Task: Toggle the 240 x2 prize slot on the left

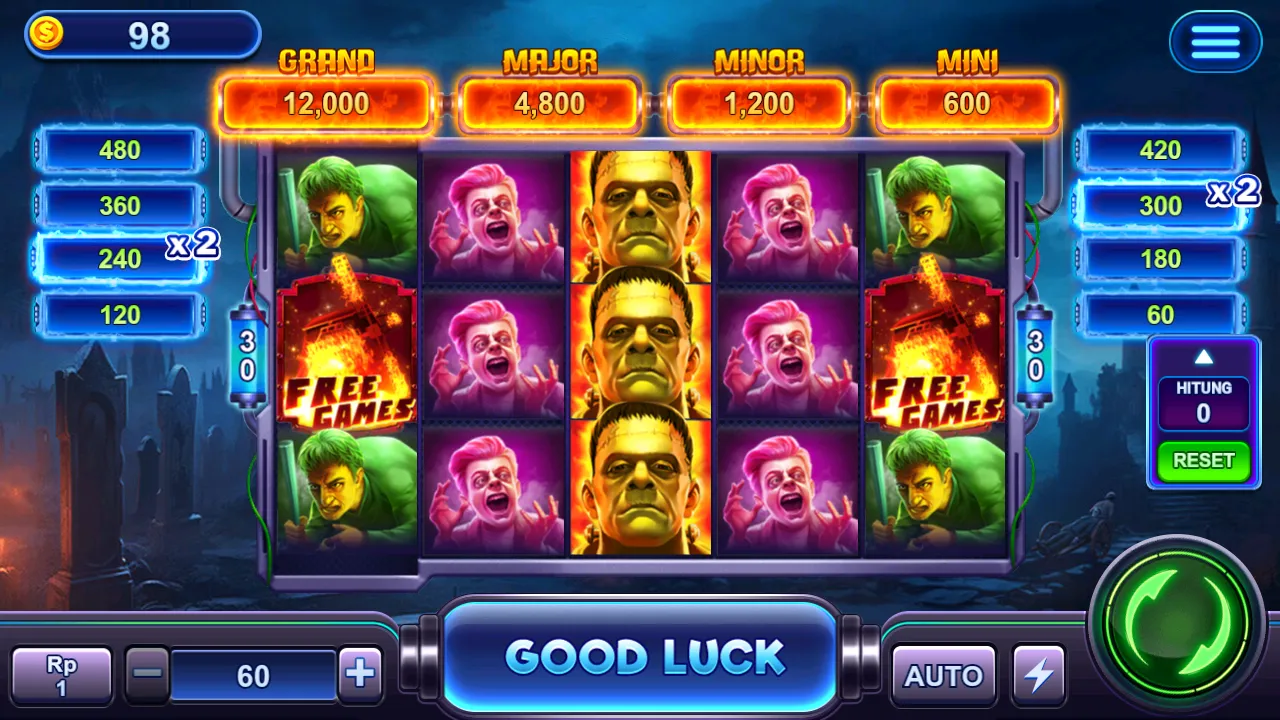Action: click(x=118, y=258)
